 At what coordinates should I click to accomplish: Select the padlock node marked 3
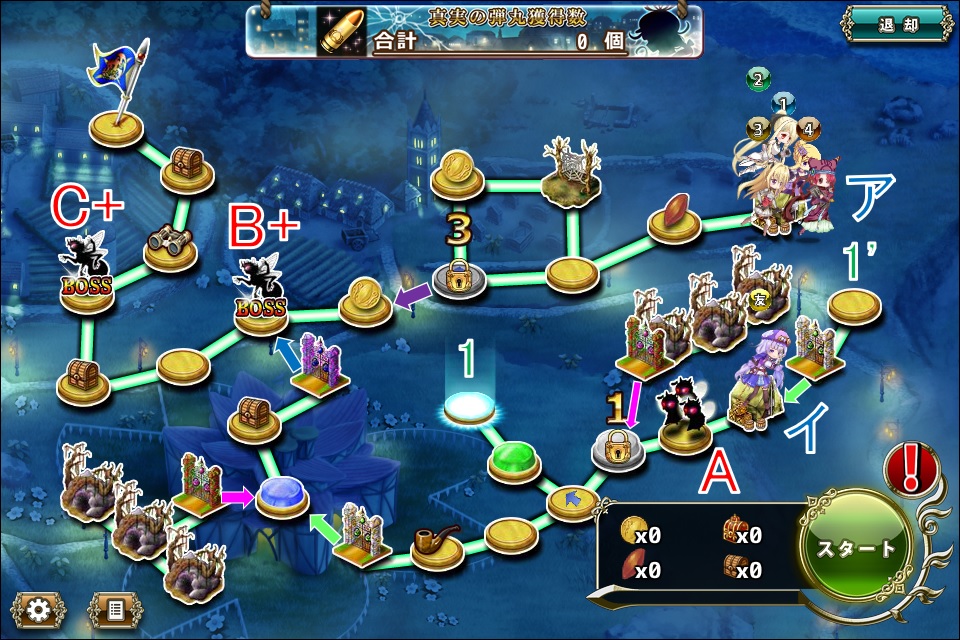[459, 279]
